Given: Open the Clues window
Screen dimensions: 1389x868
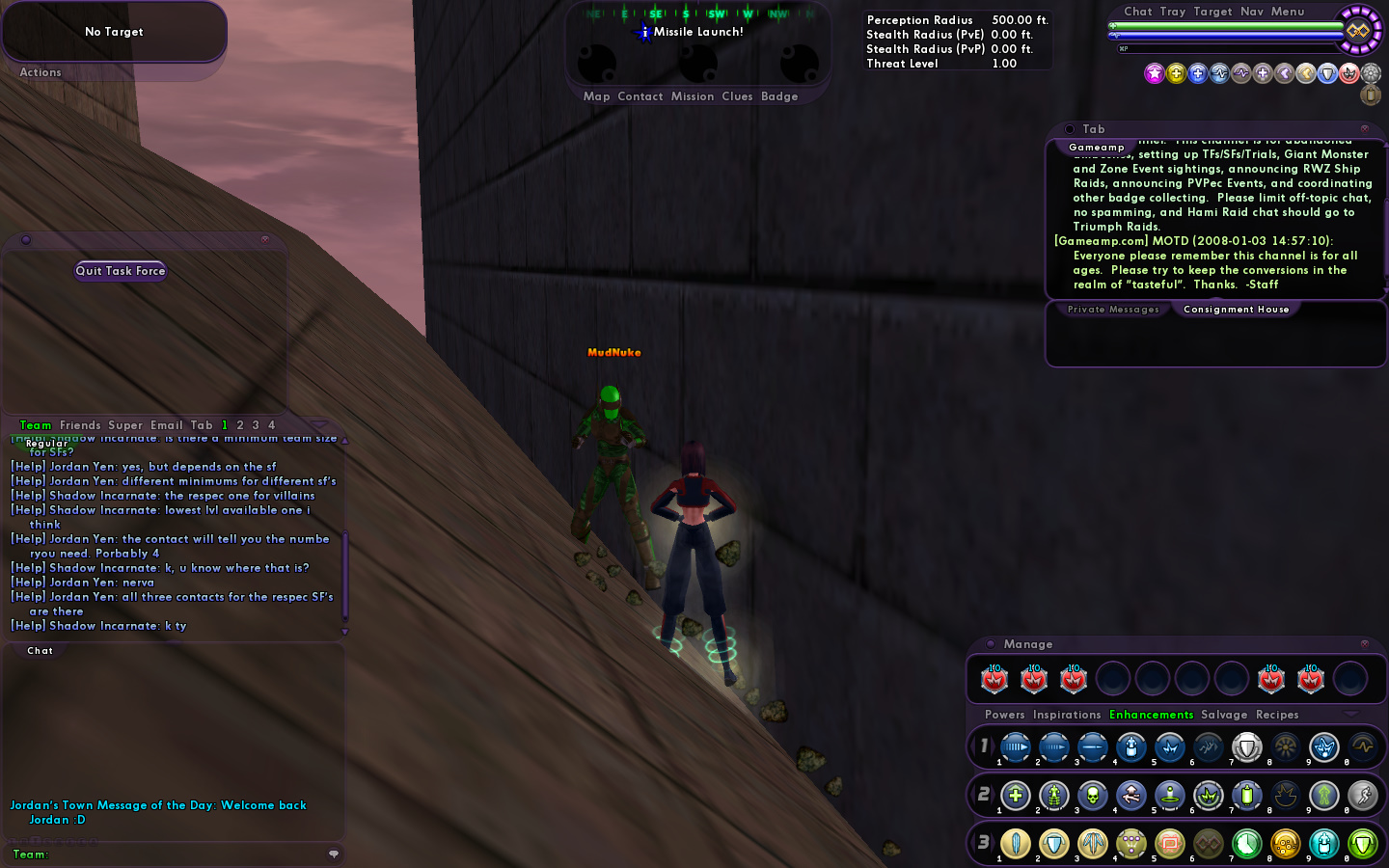Looking at the screenshot, I should [x=737, y=96].
